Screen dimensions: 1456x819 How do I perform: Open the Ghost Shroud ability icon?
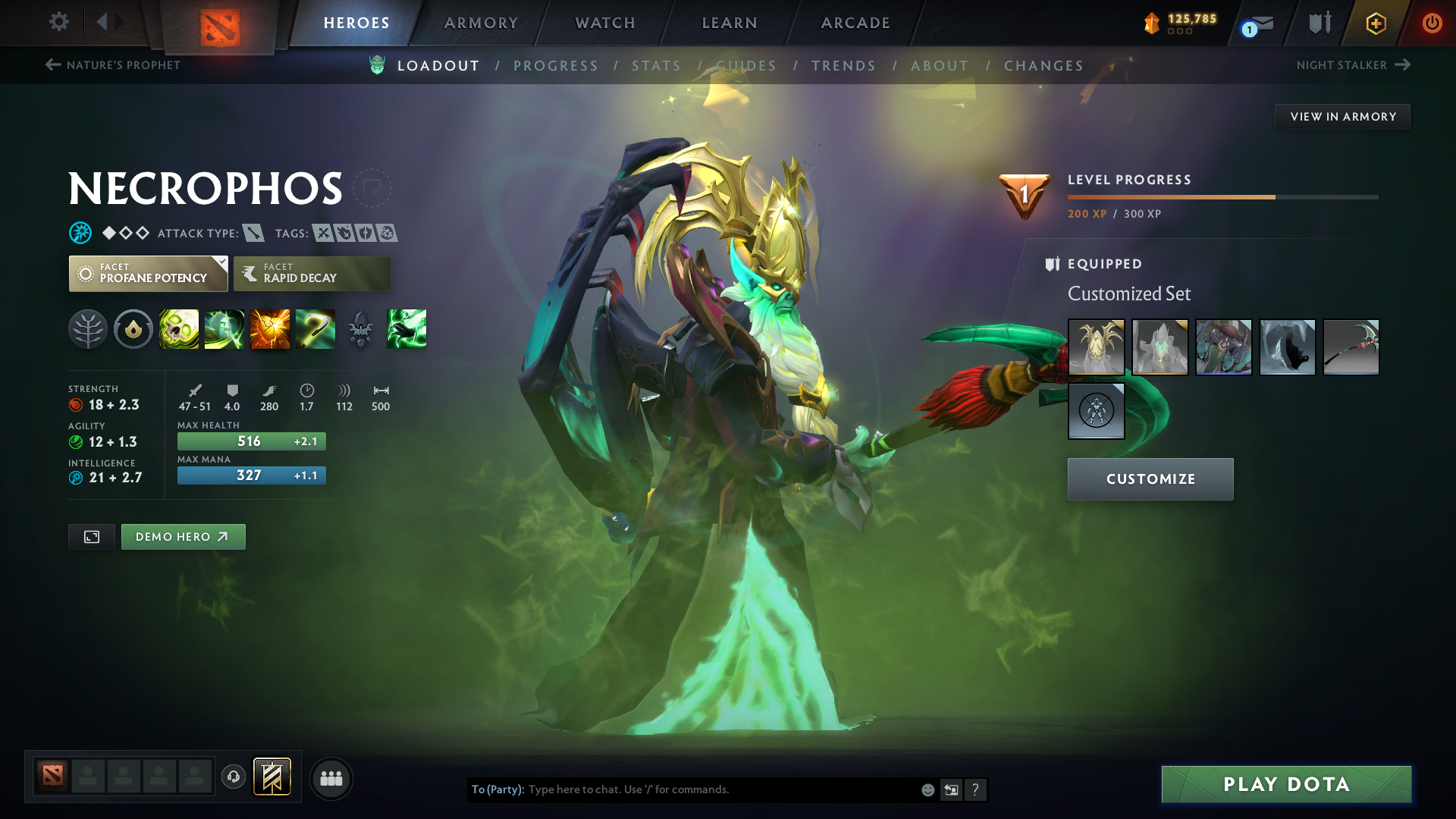[x=224, y=329]
